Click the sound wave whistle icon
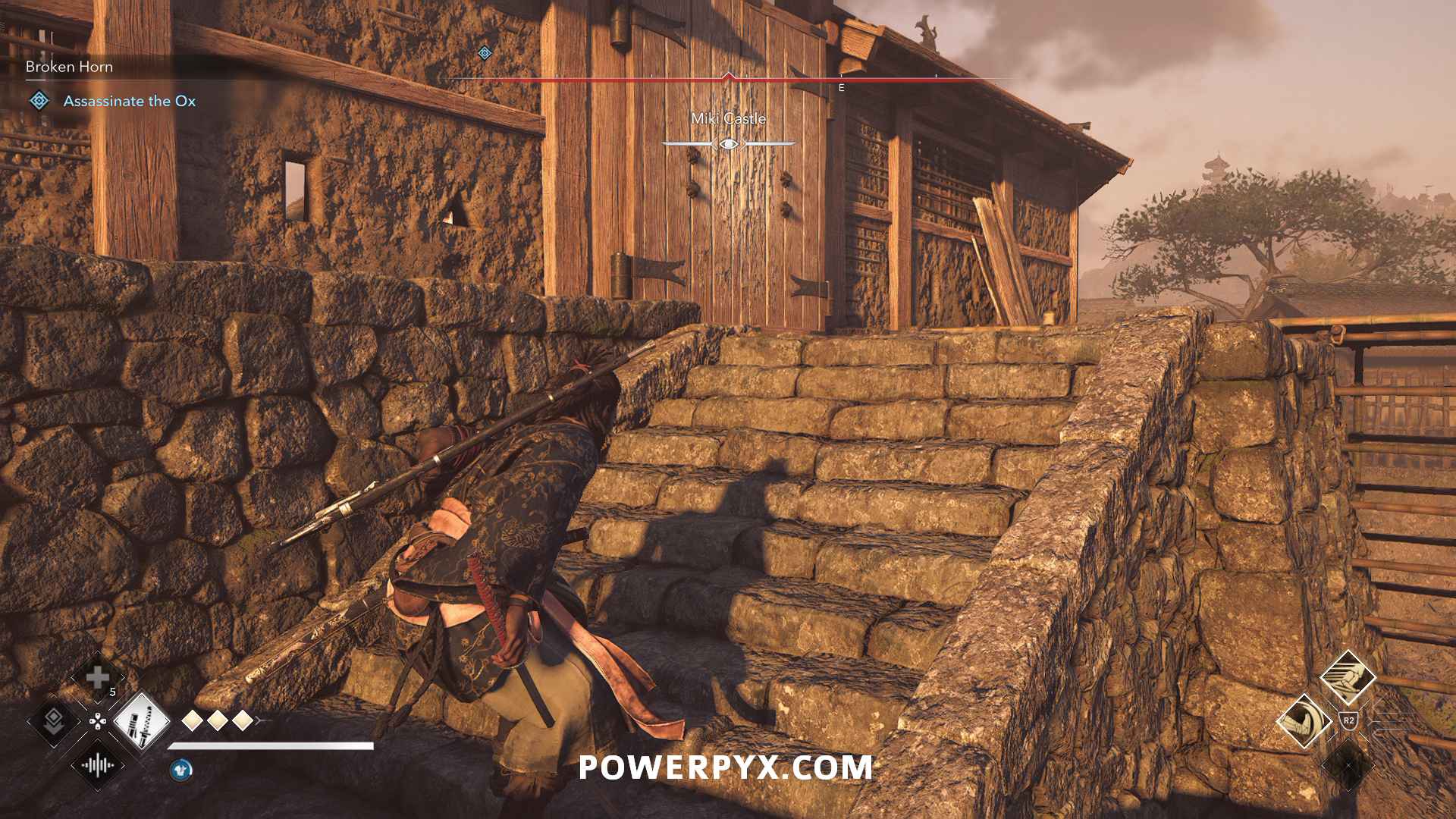Image resolution: width=1456 pixels, height=819 pixels. click(98, 764)
